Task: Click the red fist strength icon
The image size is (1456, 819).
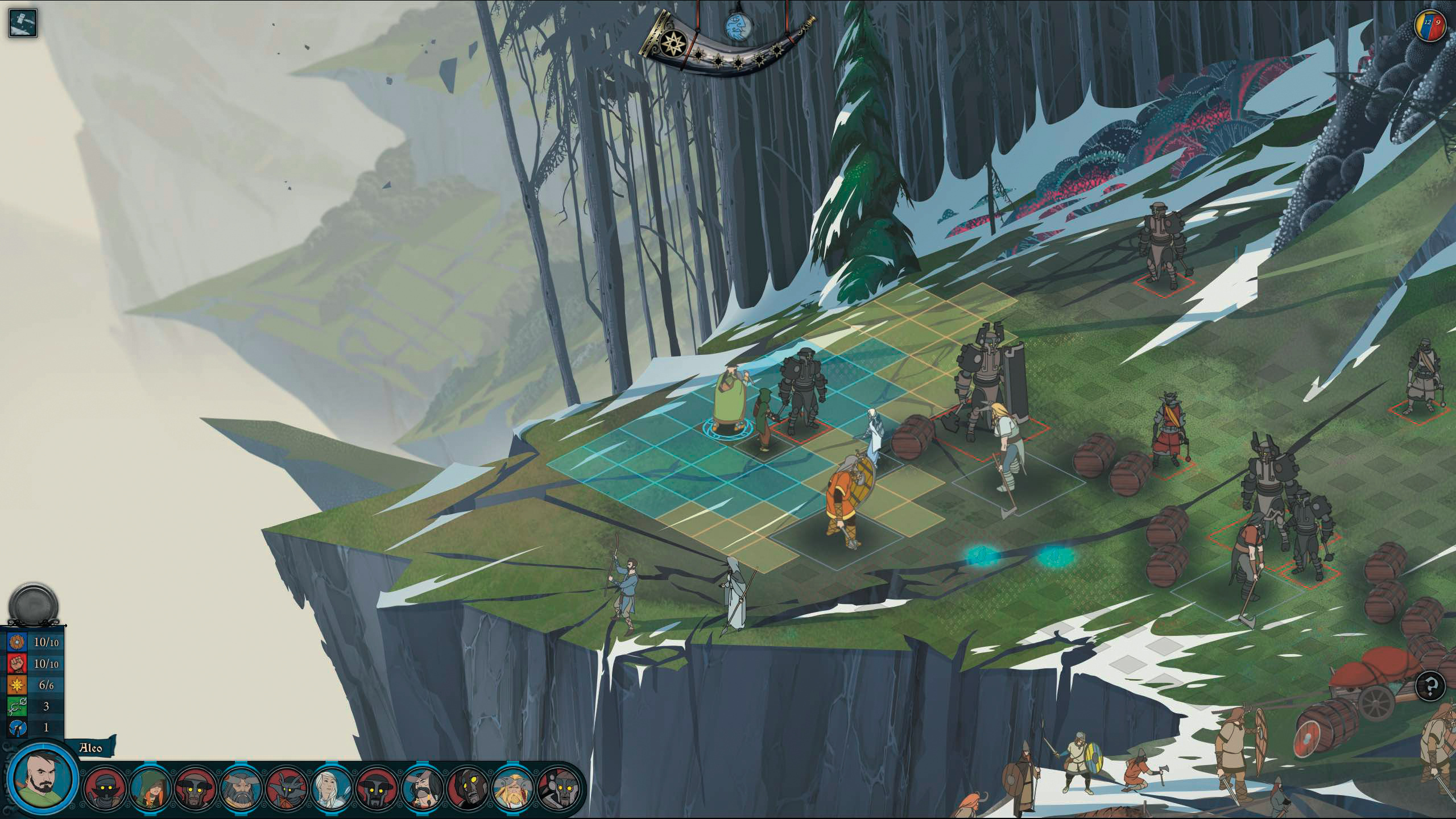Action: click(x=18, y=663)
